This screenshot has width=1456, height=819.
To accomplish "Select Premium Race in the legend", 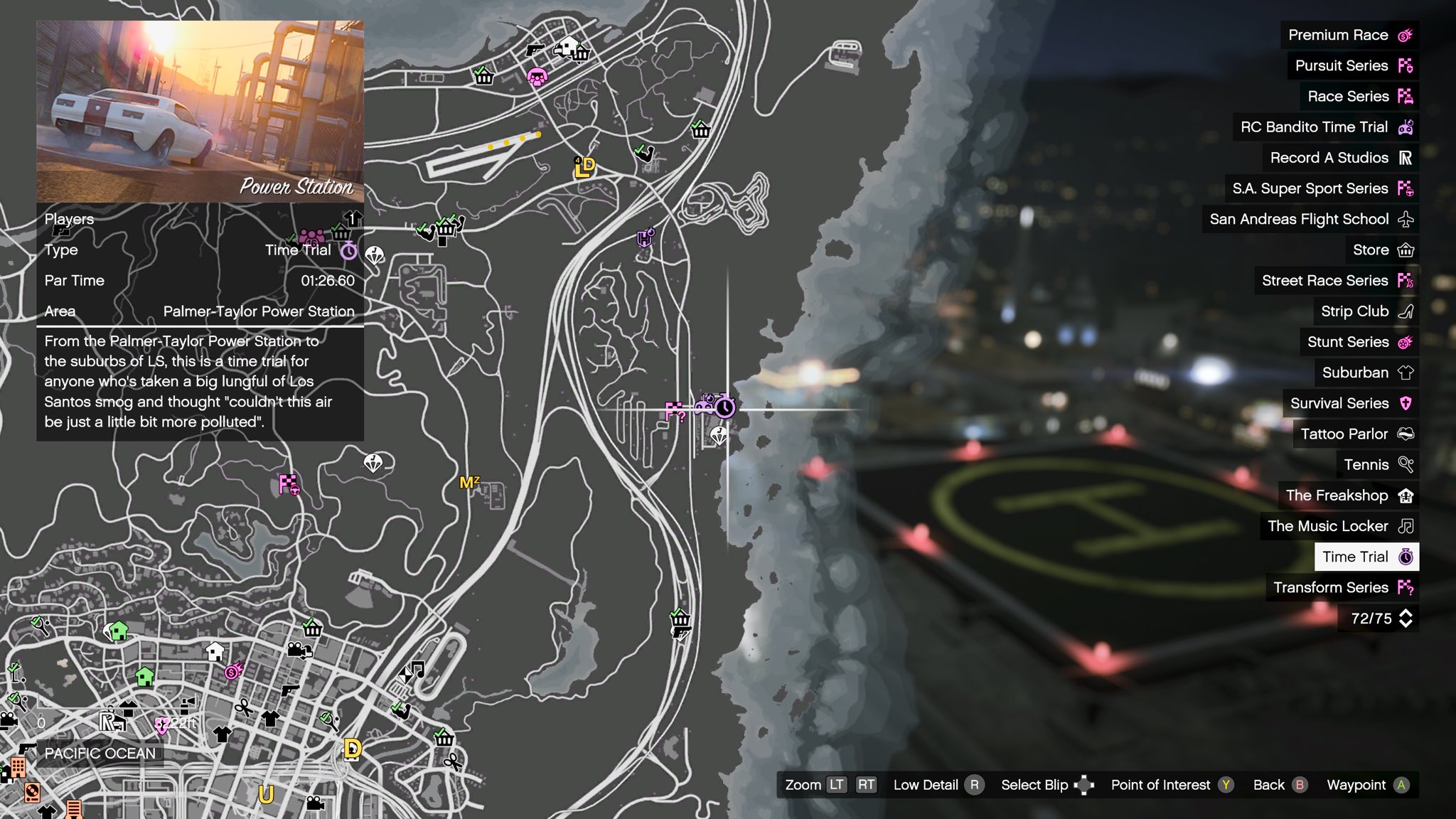I will pos(1349,35).
